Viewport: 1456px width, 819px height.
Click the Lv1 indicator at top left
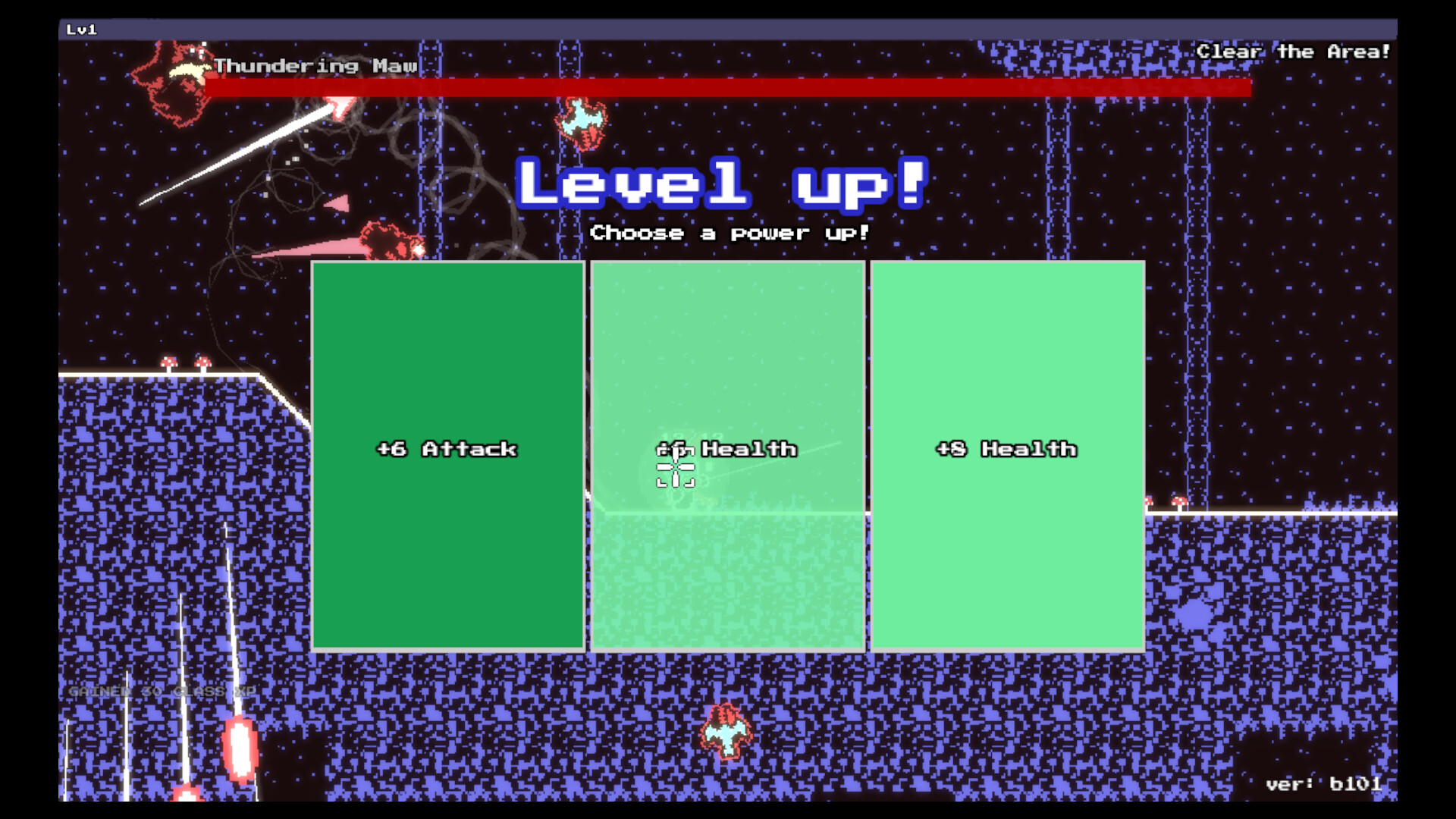click(x=82, y=30)
